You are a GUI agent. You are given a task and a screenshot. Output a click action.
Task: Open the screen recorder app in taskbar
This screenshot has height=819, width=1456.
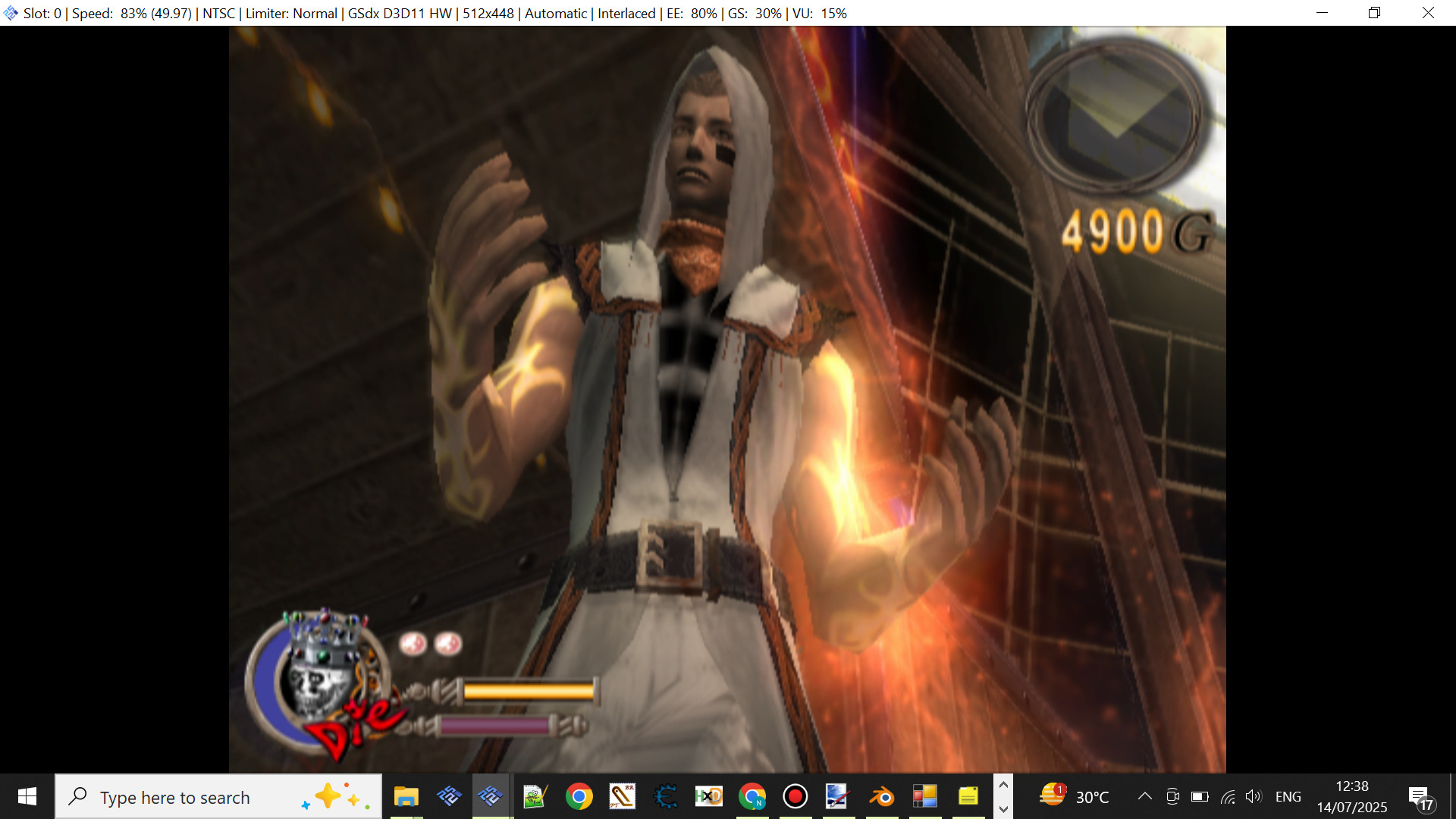coord(795,796)
